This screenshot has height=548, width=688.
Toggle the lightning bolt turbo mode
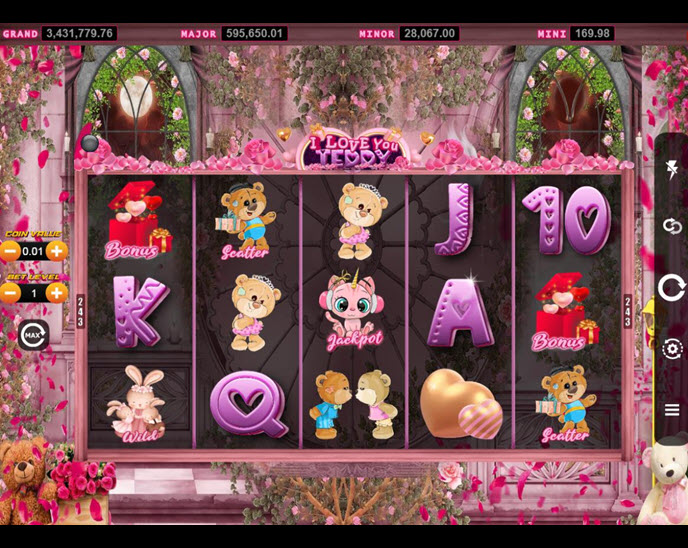pos(672,170)
